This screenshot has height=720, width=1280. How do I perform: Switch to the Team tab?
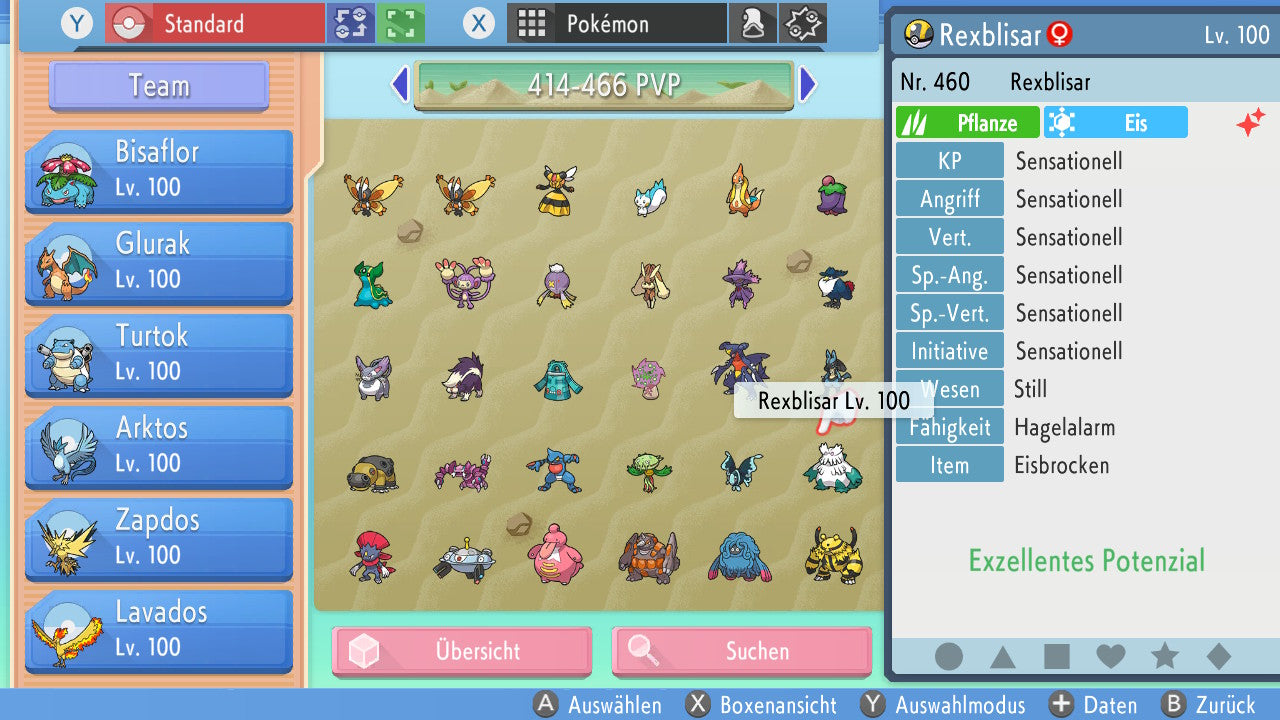(x=157, y=86)
